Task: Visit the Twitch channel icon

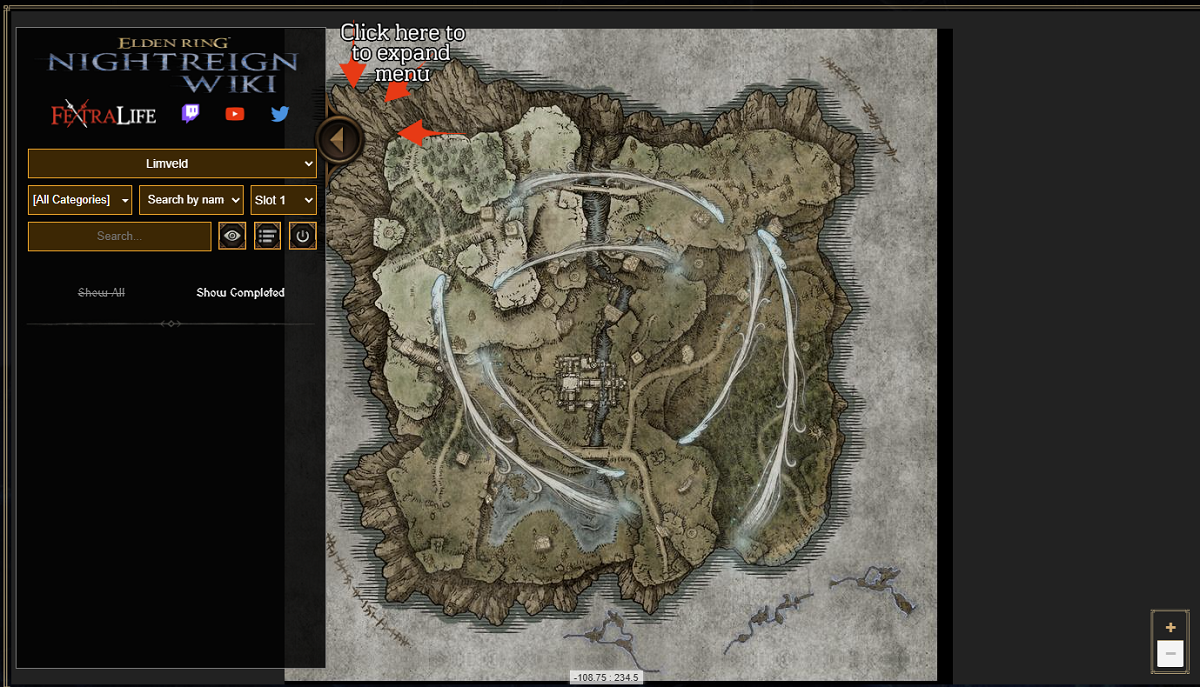Action: (190, 114)
